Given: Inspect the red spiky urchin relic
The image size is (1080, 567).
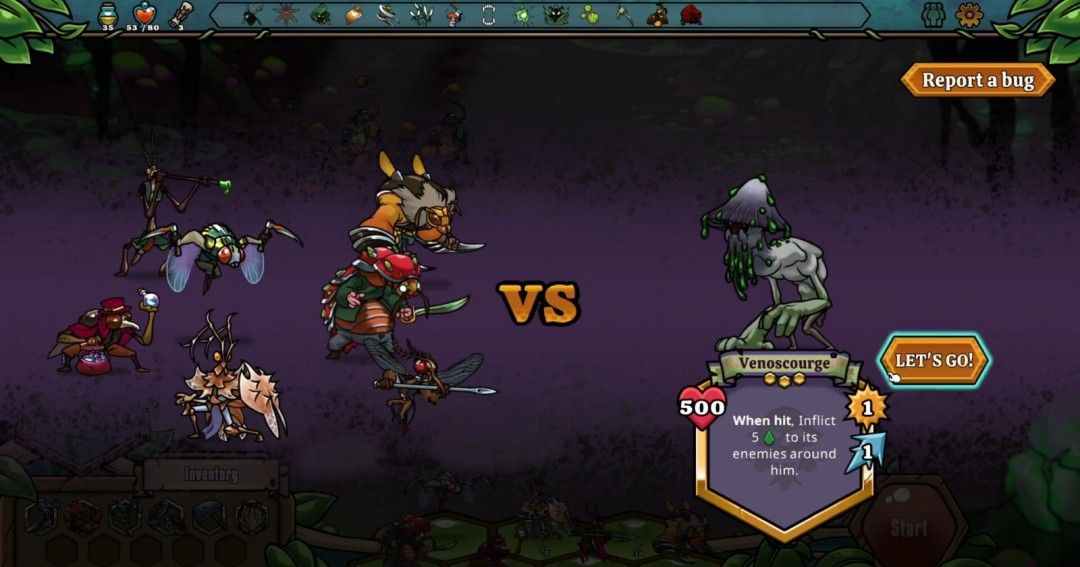Looking at the screenshot, I should pos(285,14).
